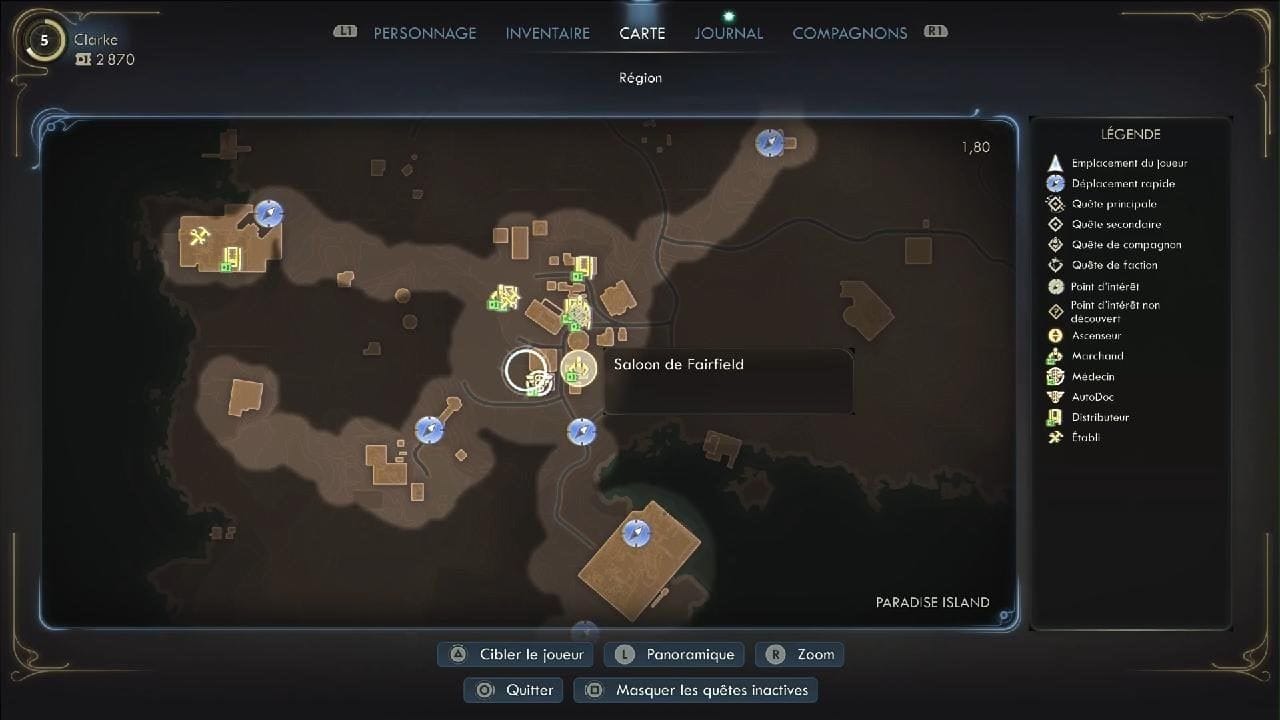Switch to the COMPAGNONS tab

(x=849, y=32)
